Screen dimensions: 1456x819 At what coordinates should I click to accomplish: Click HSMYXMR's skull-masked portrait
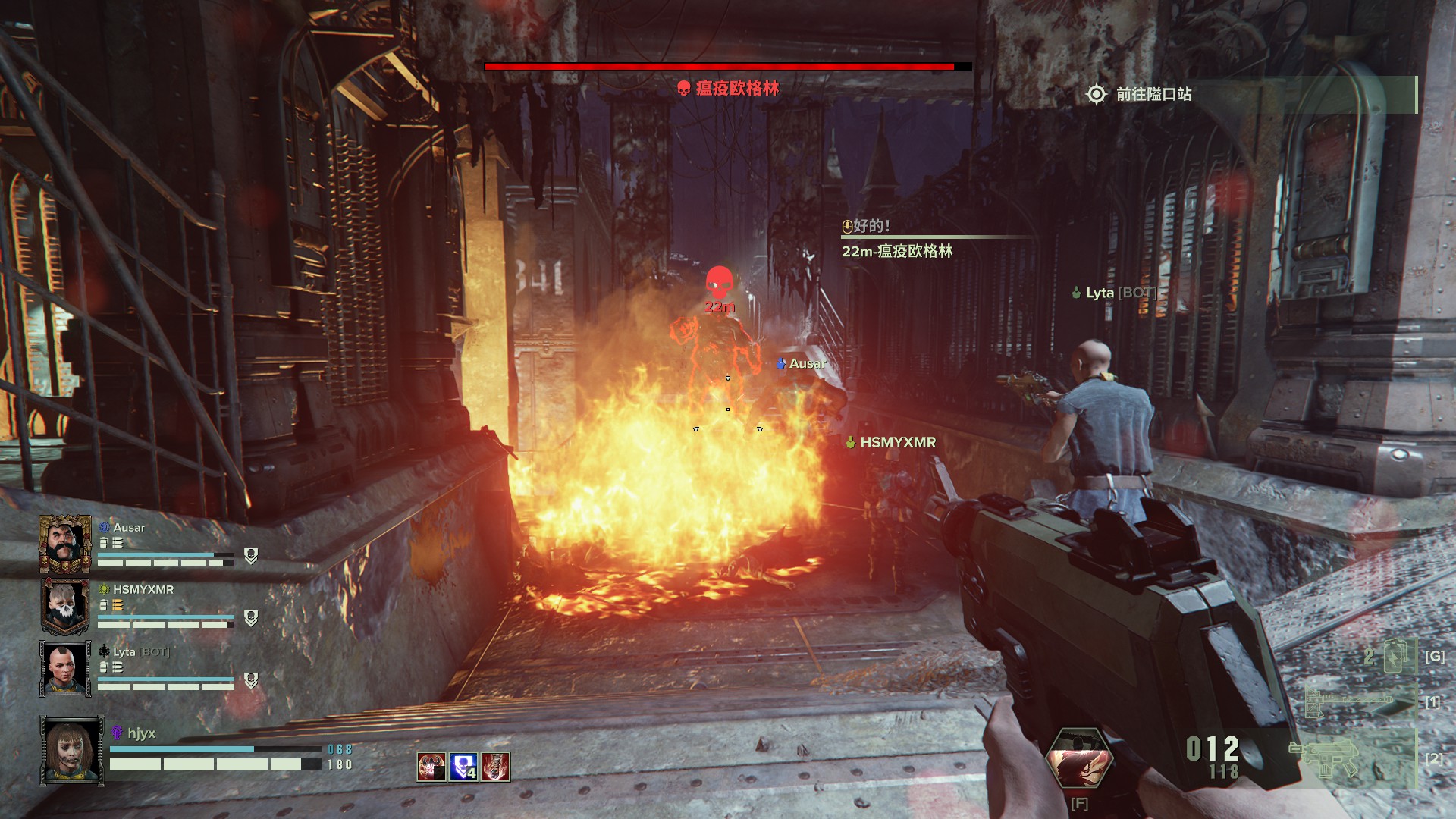coord(65,606)
